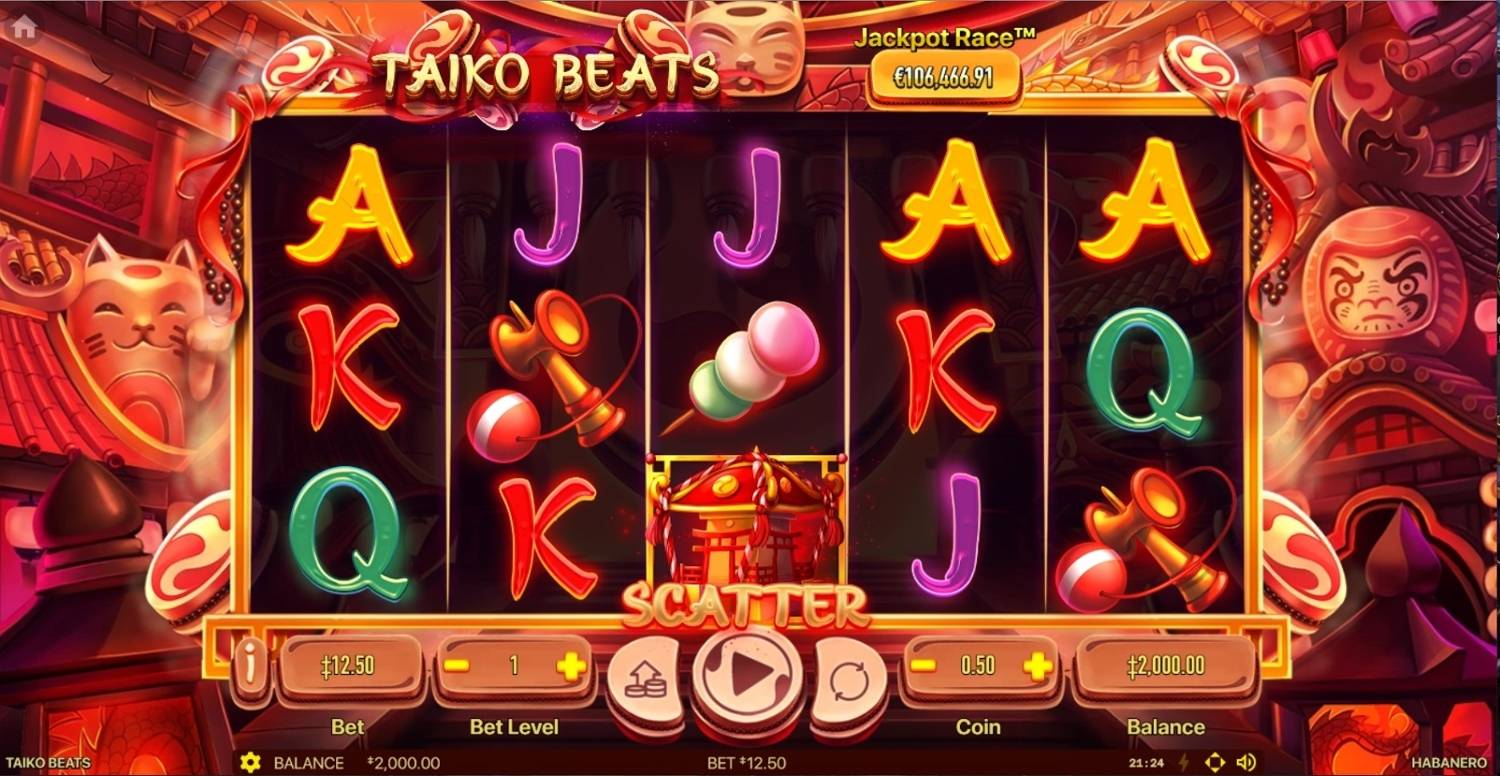Click the home icon in top-left corner
Screen dimensions: 1500x776
[x=25, y=25]
